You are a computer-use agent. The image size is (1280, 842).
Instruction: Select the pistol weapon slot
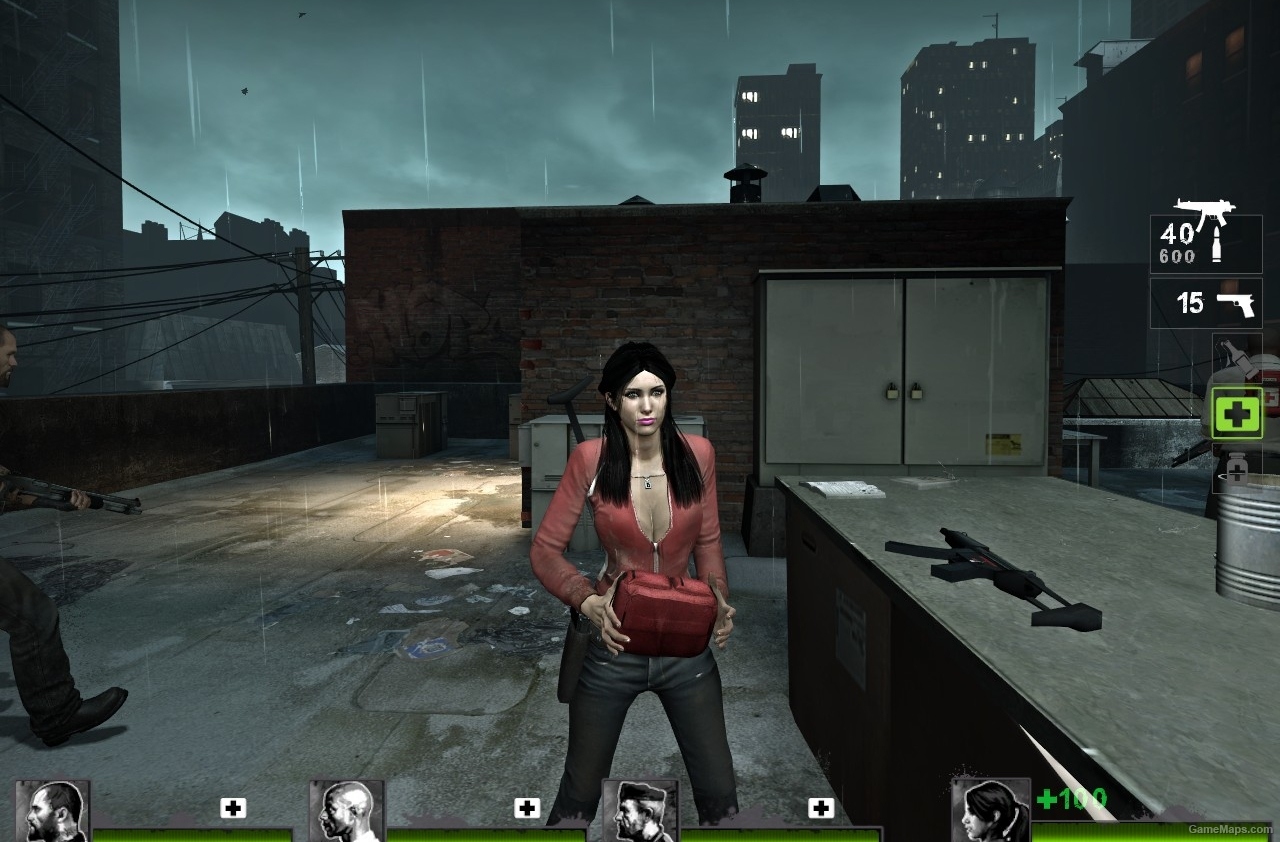pyautogui.click(x=1205, y=303)
